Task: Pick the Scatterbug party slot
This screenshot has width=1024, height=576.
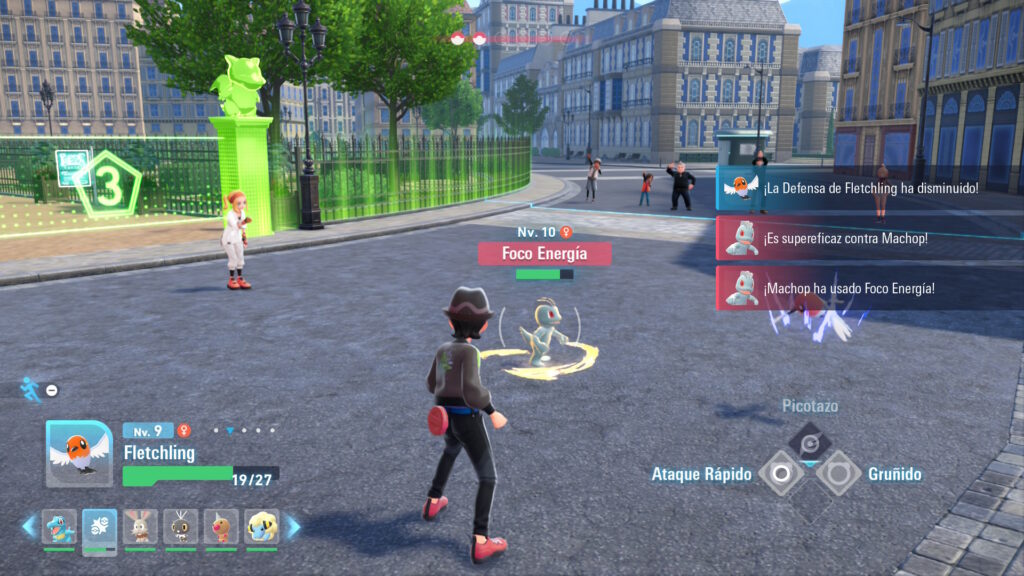Action: click(181, 526)
